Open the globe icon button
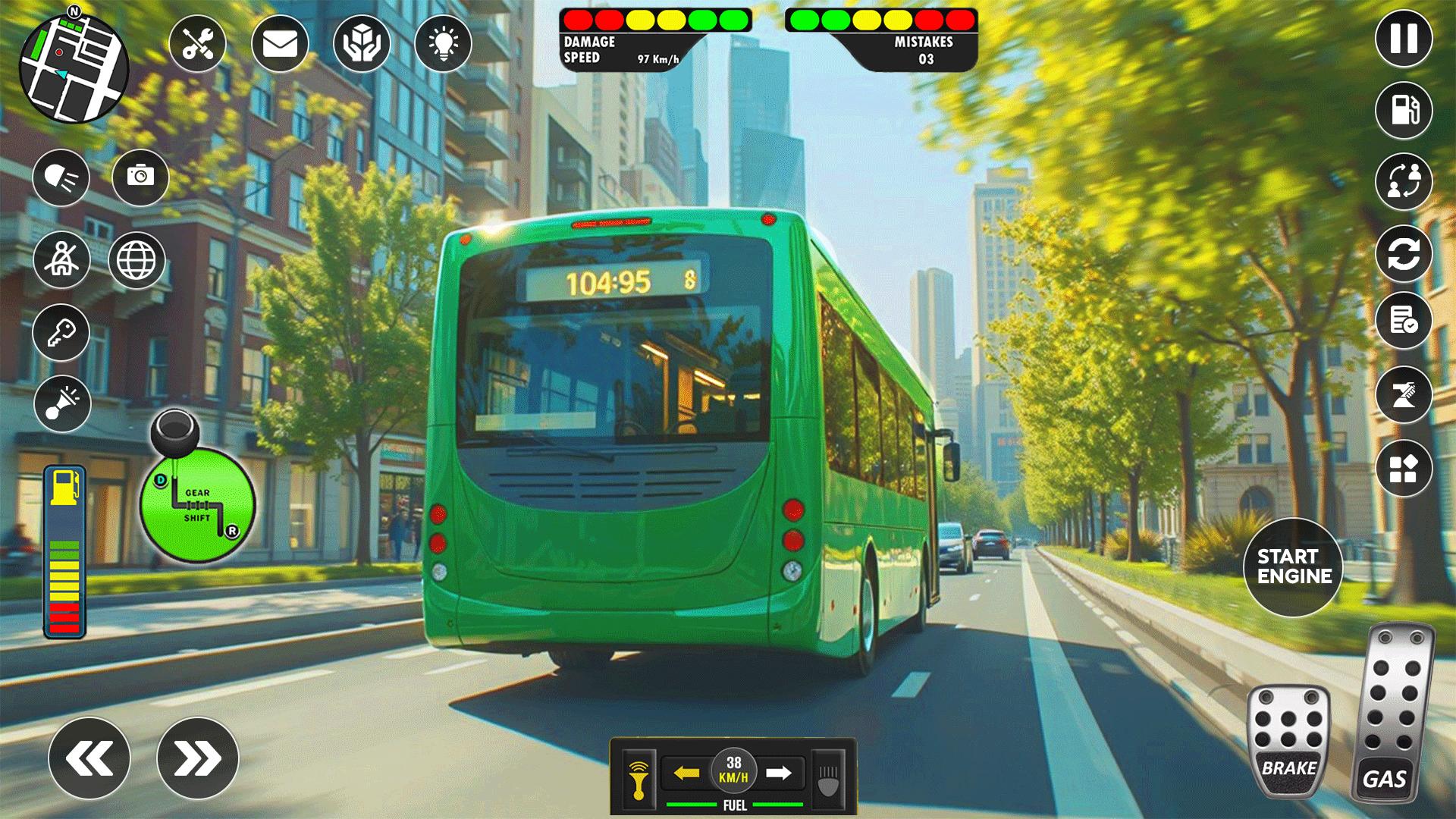The image size is (1456, 819). point(136,260)
